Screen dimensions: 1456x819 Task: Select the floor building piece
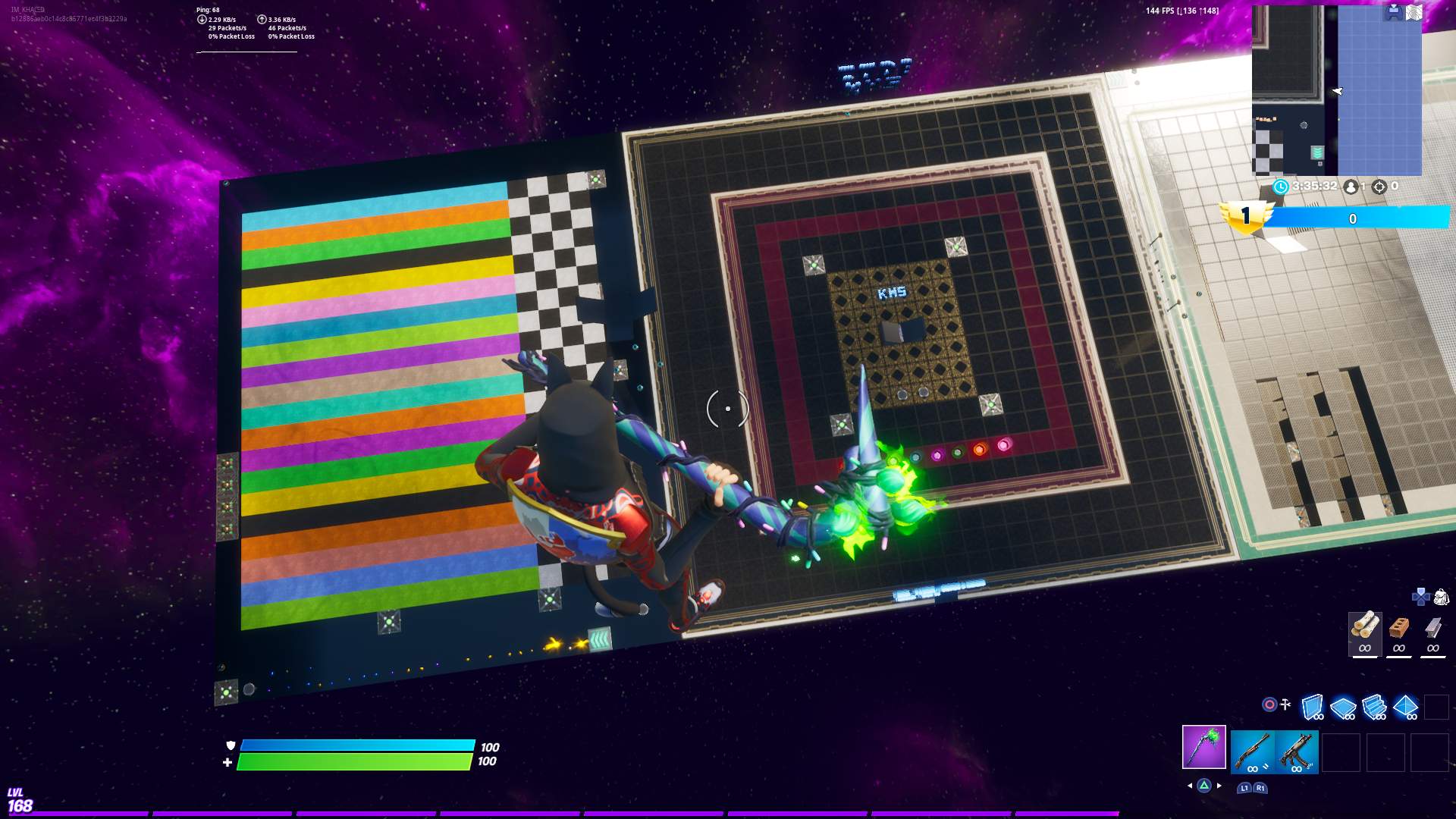[1343, 707]
